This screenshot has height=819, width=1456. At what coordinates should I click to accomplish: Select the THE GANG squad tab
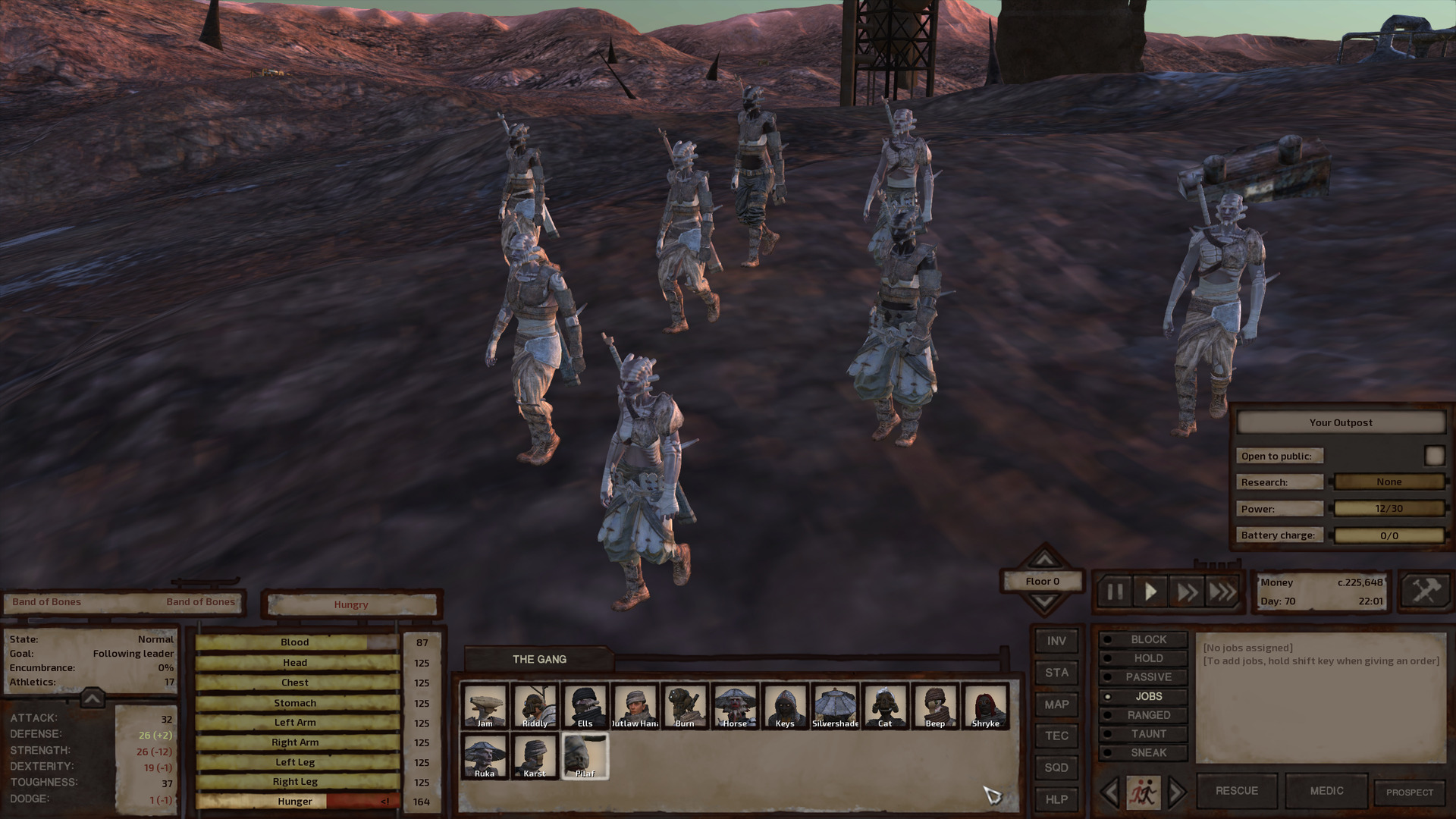(x=540, y=659)
